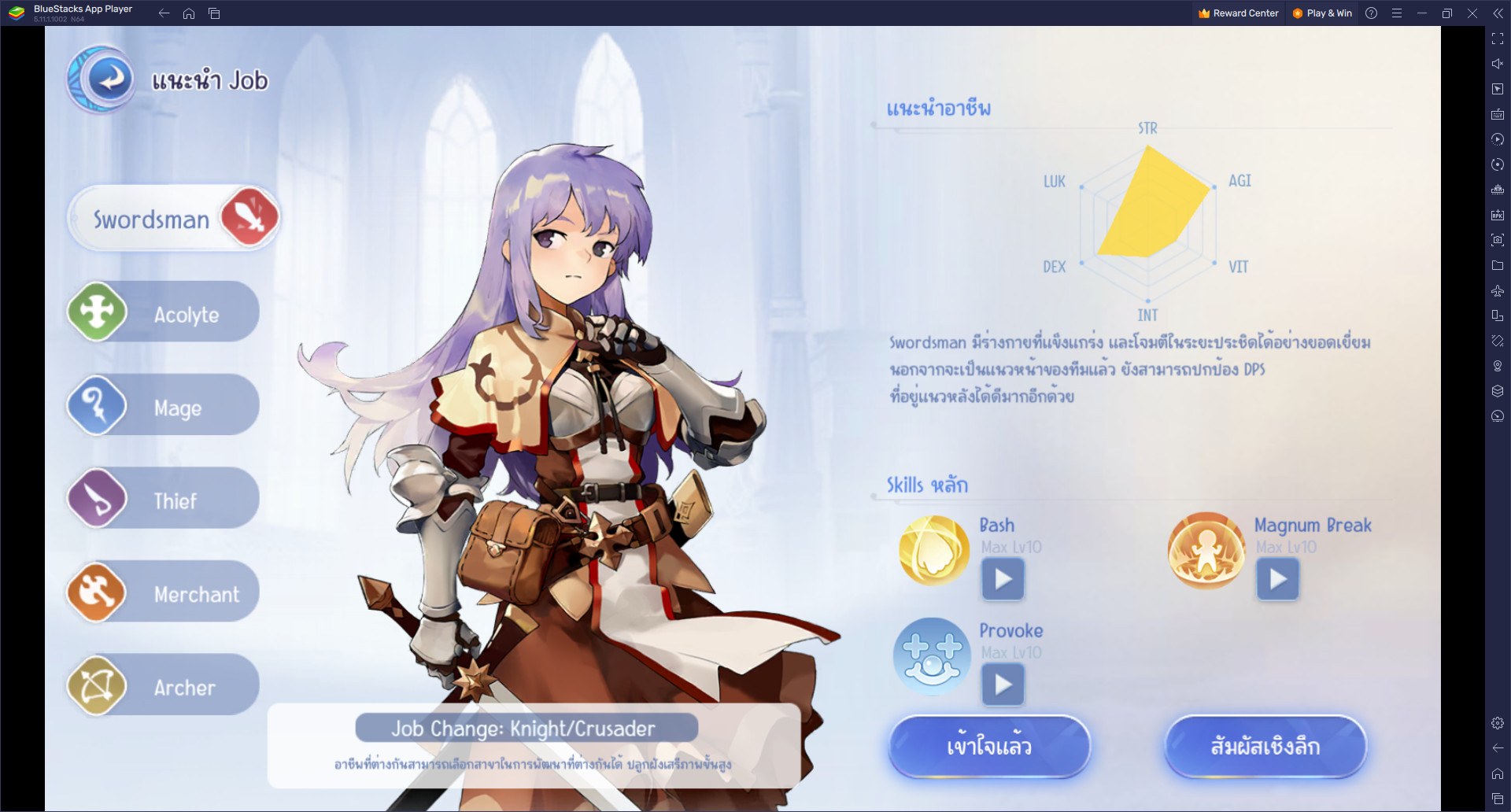Select the Archer class
The height and width of the screenshot is (812, 1511).
click(x=163, y=685)
